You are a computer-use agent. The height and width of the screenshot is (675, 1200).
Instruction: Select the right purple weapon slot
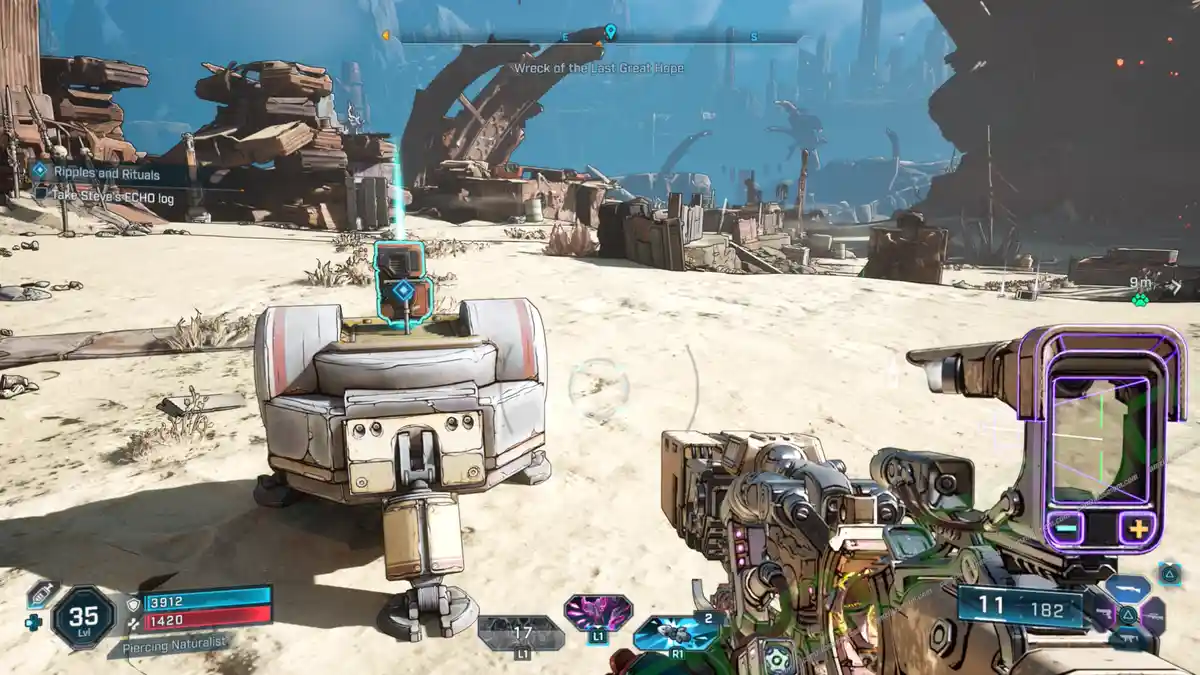pos(1153,615)
